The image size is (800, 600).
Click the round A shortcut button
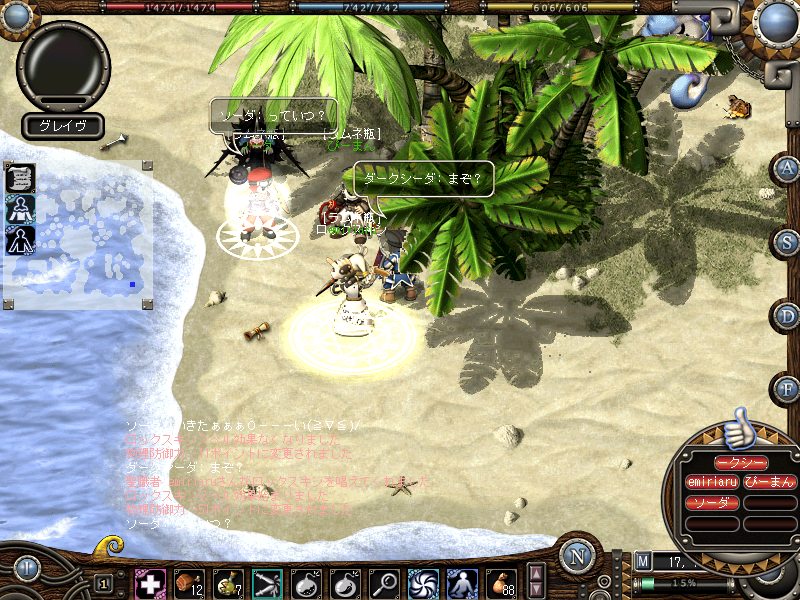click(787, 168)
